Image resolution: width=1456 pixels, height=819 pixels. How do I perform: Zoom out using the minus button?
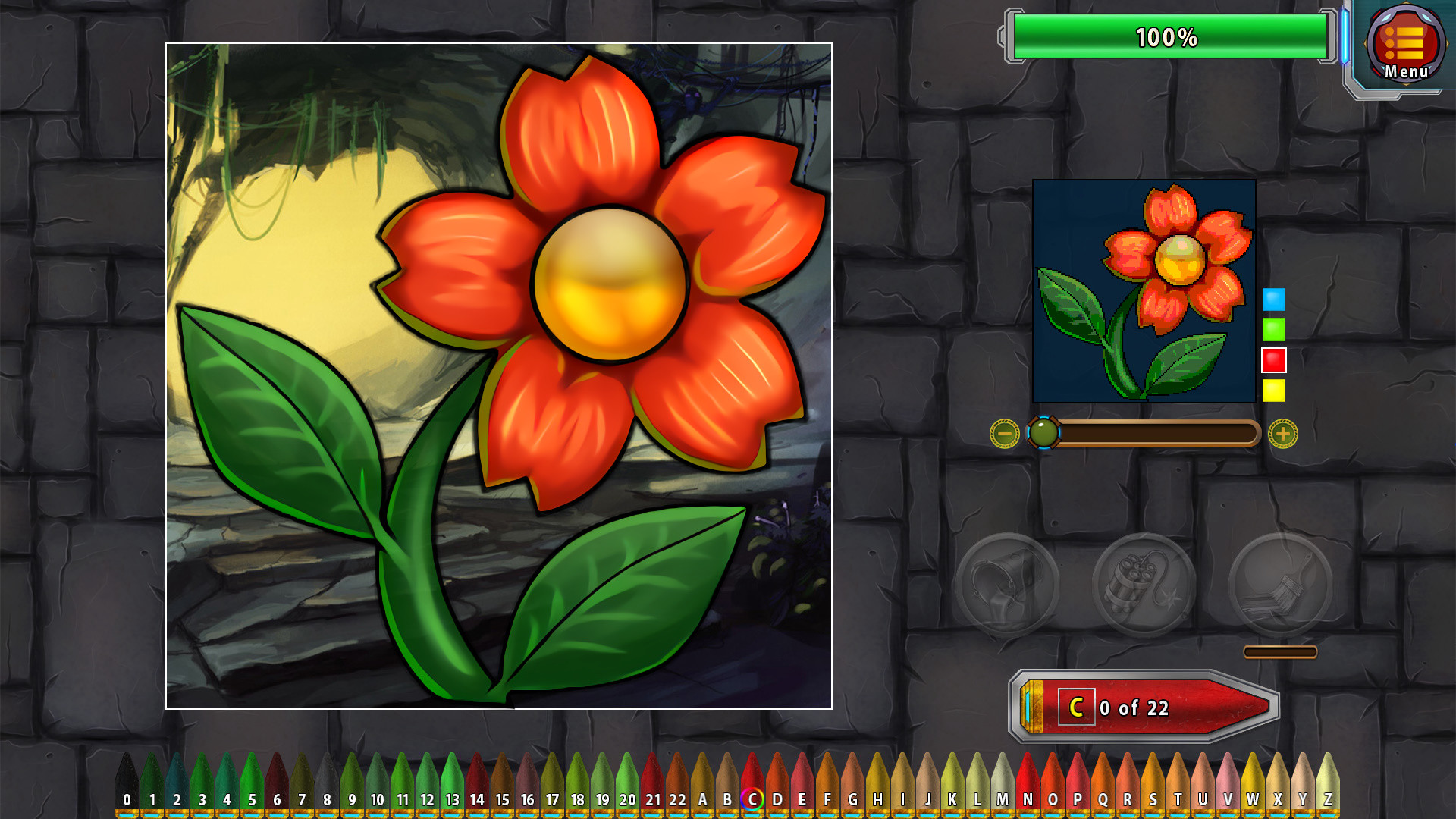click(x=1005, y=434)
